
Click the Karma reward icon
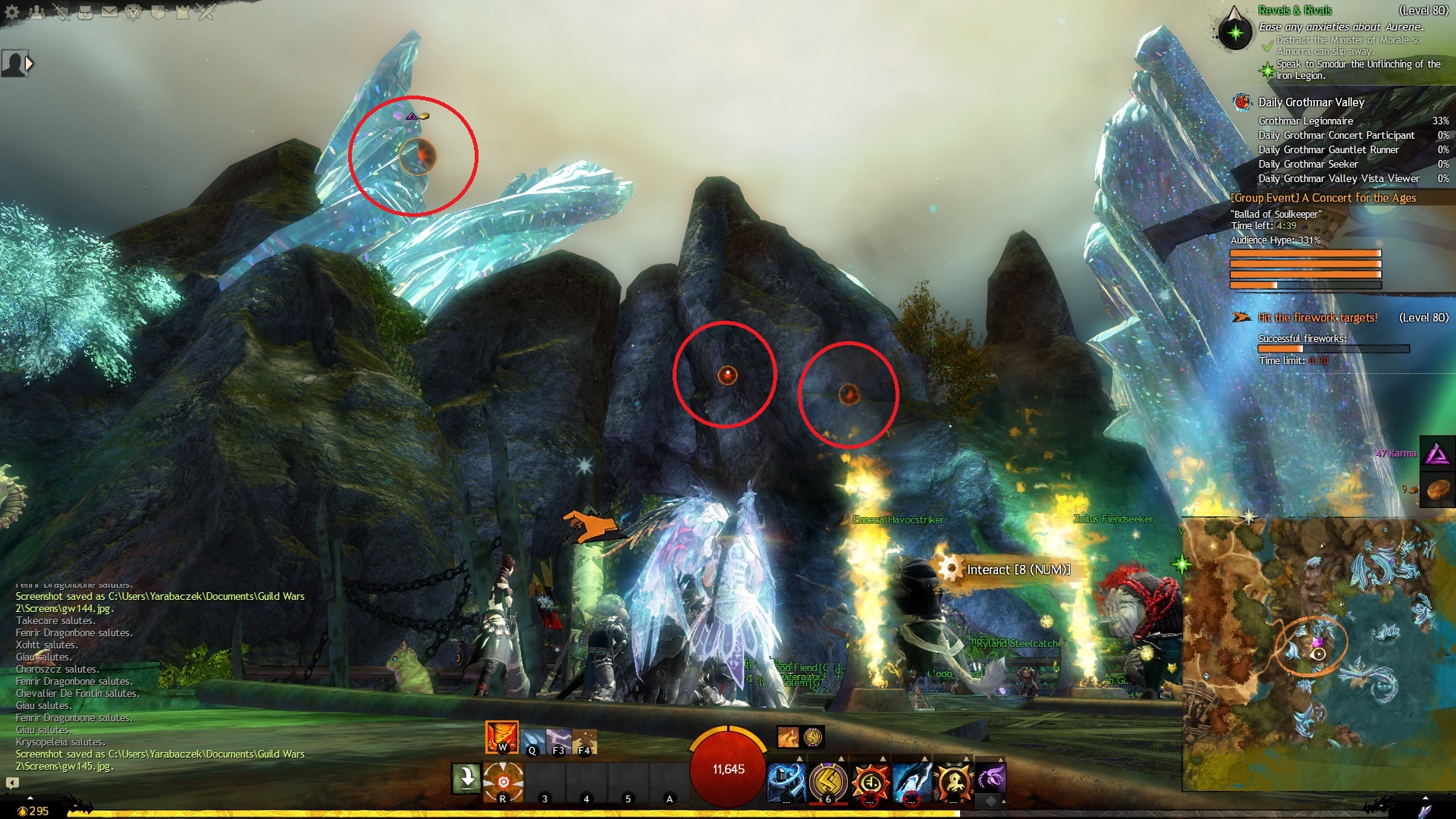[x=1437, y=454]
